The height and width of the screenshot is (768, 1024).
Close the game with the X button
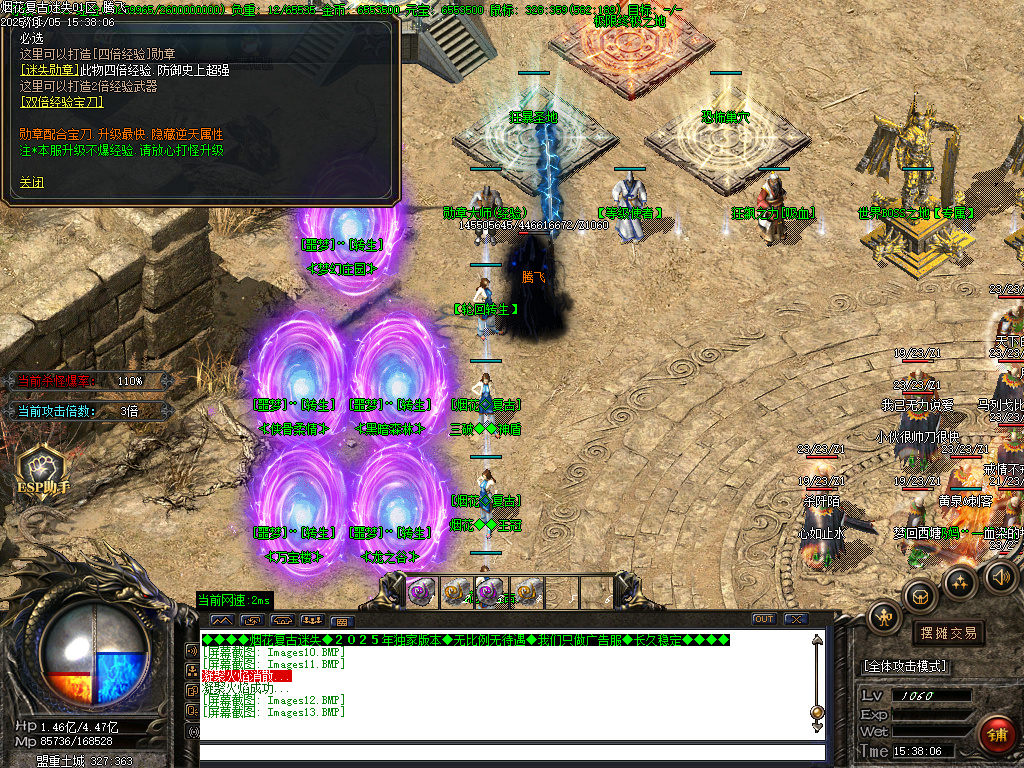point(795,619)
